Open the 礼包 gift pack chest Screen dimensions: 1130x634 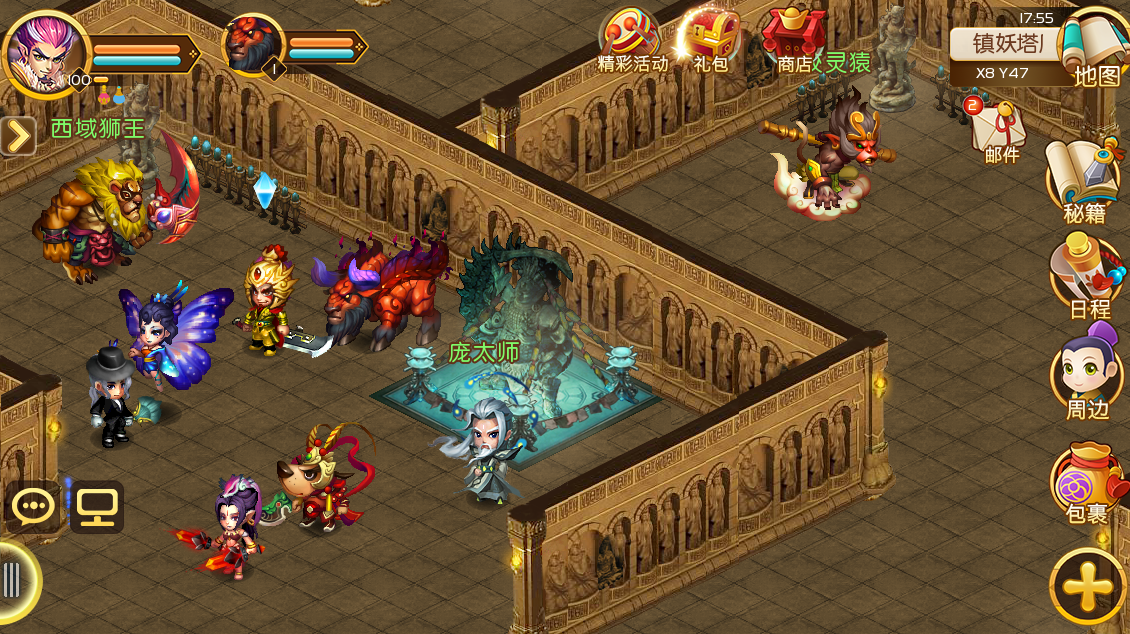[709, 38]
